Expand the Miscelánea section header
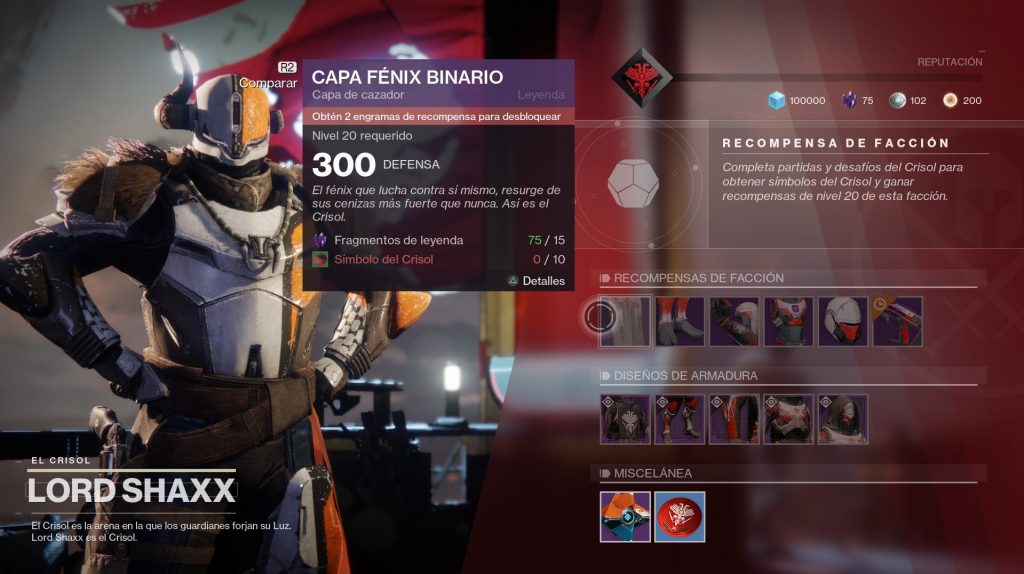Screen dimensions: 1024x574 point(652,473)
